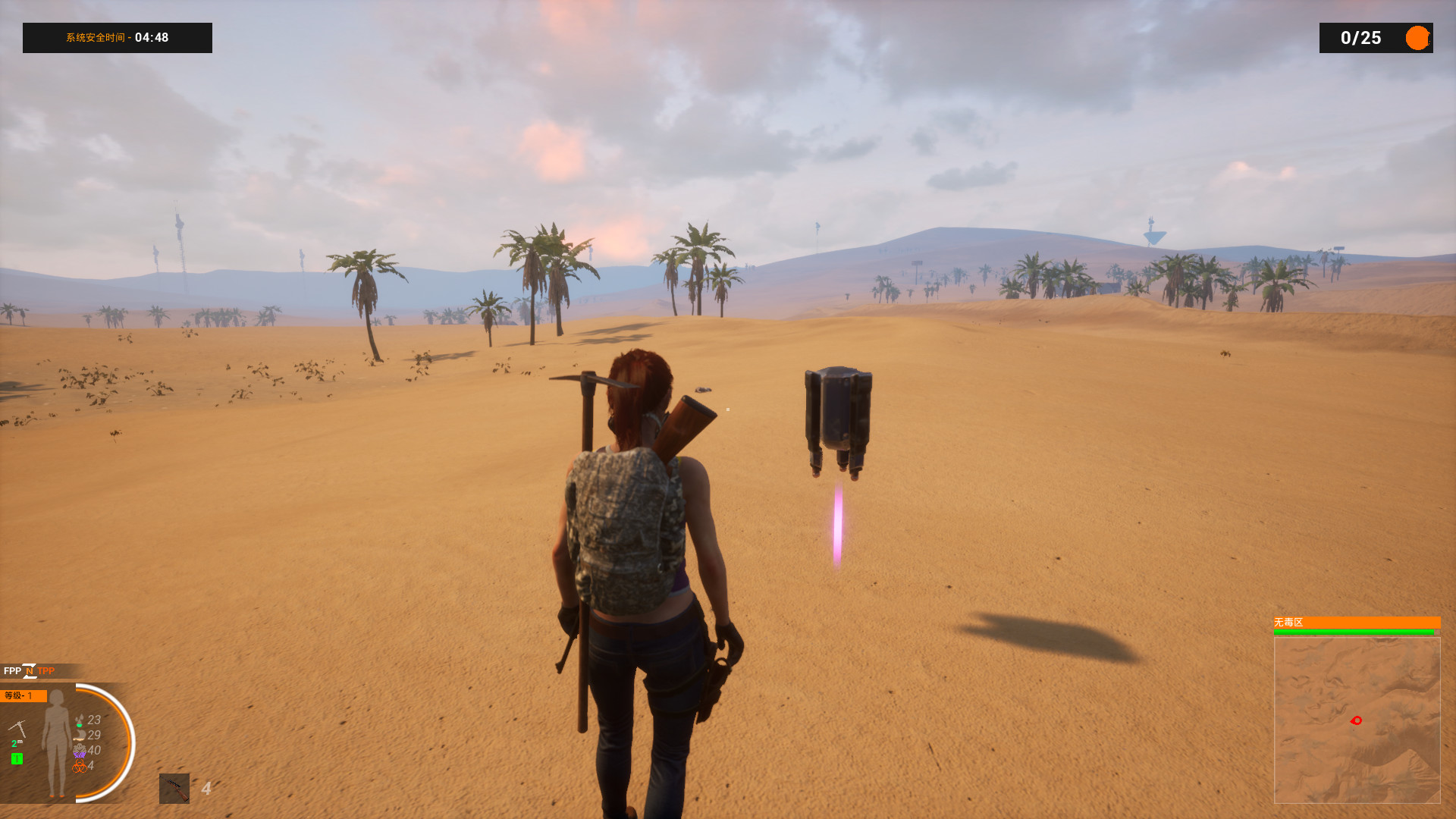Click the orange circle beside the 0/25 counter

click(1416, 37)
